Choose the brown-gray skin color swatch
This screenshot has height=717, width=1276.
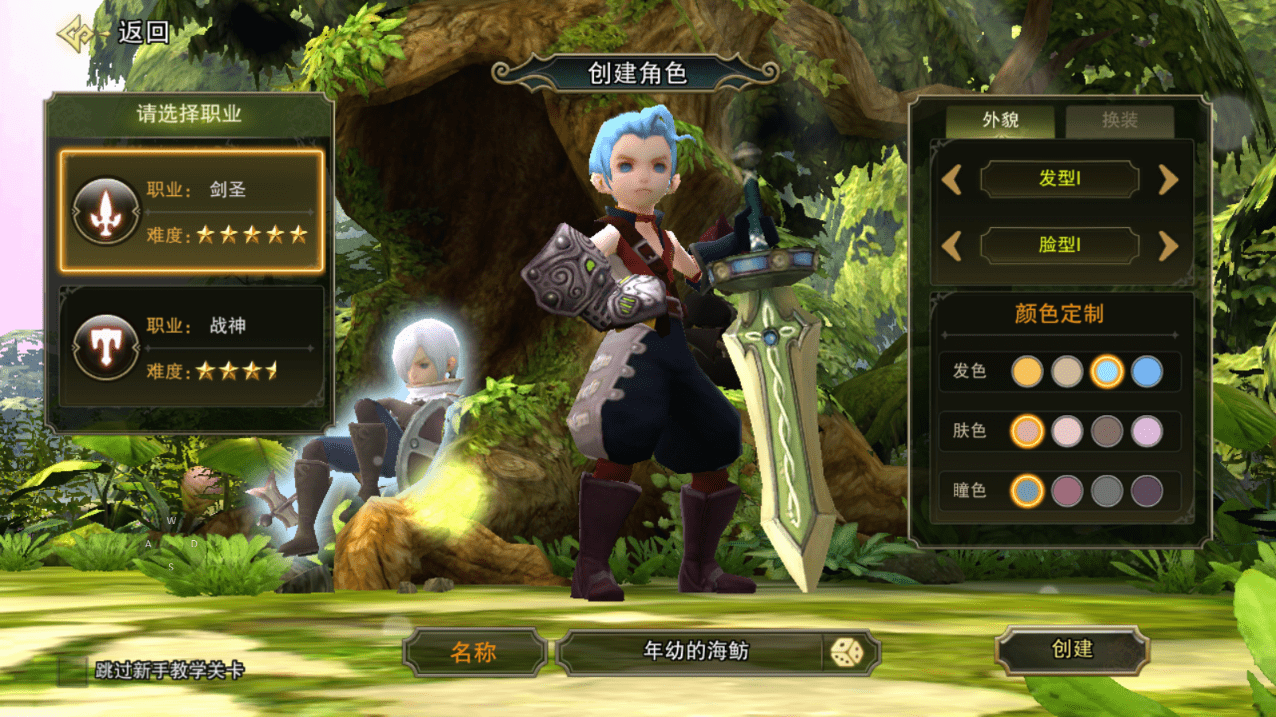[x=1107, y=431]
